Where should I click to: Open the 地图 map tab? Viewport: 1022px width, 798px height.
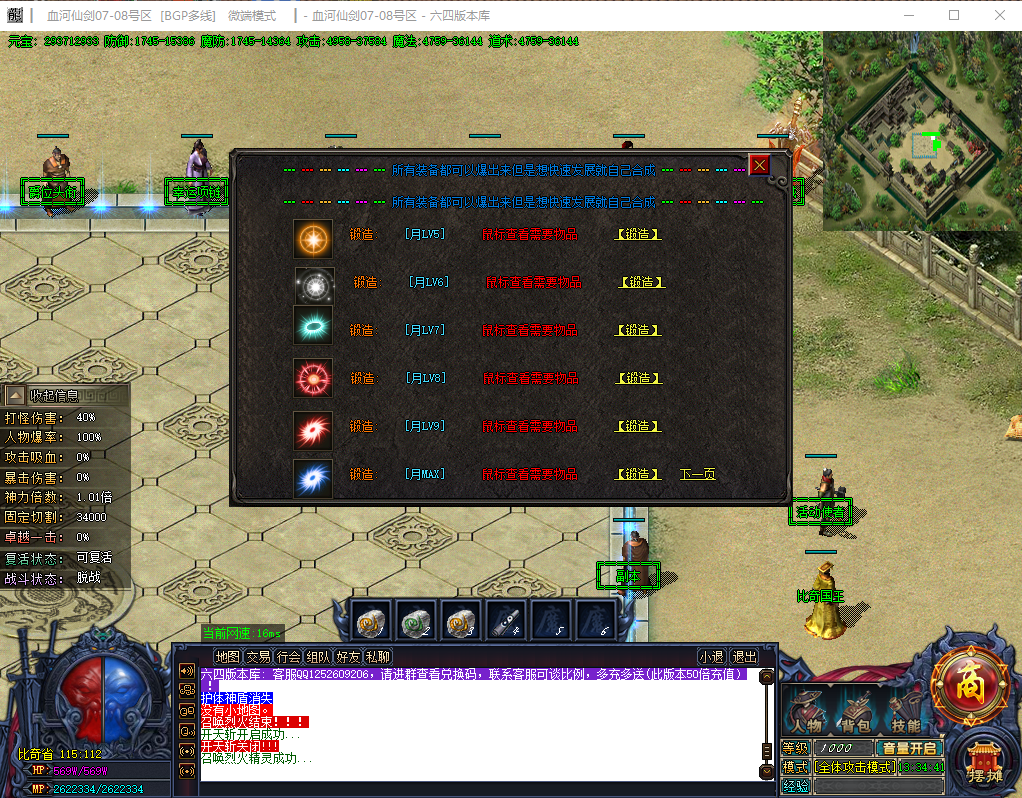(x=228, y=657)
